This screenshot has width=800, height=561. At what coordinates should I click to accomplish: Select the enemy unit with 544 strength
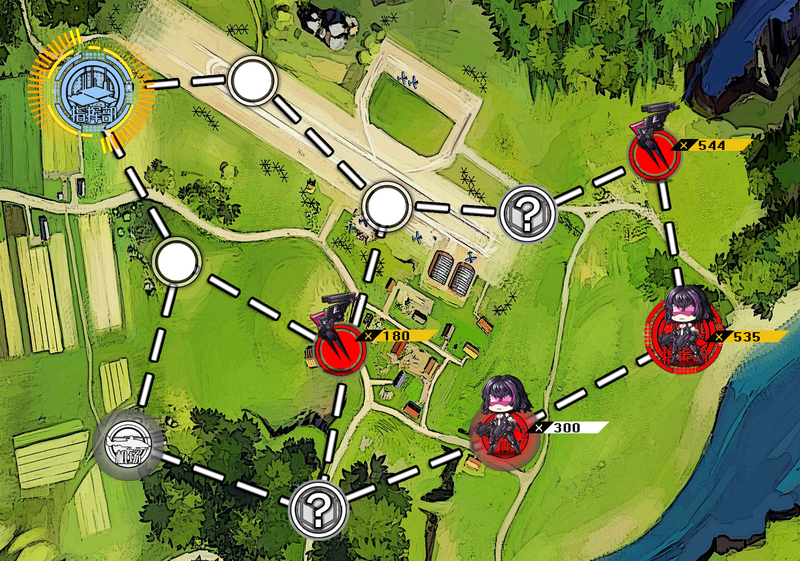coord(654,153)
